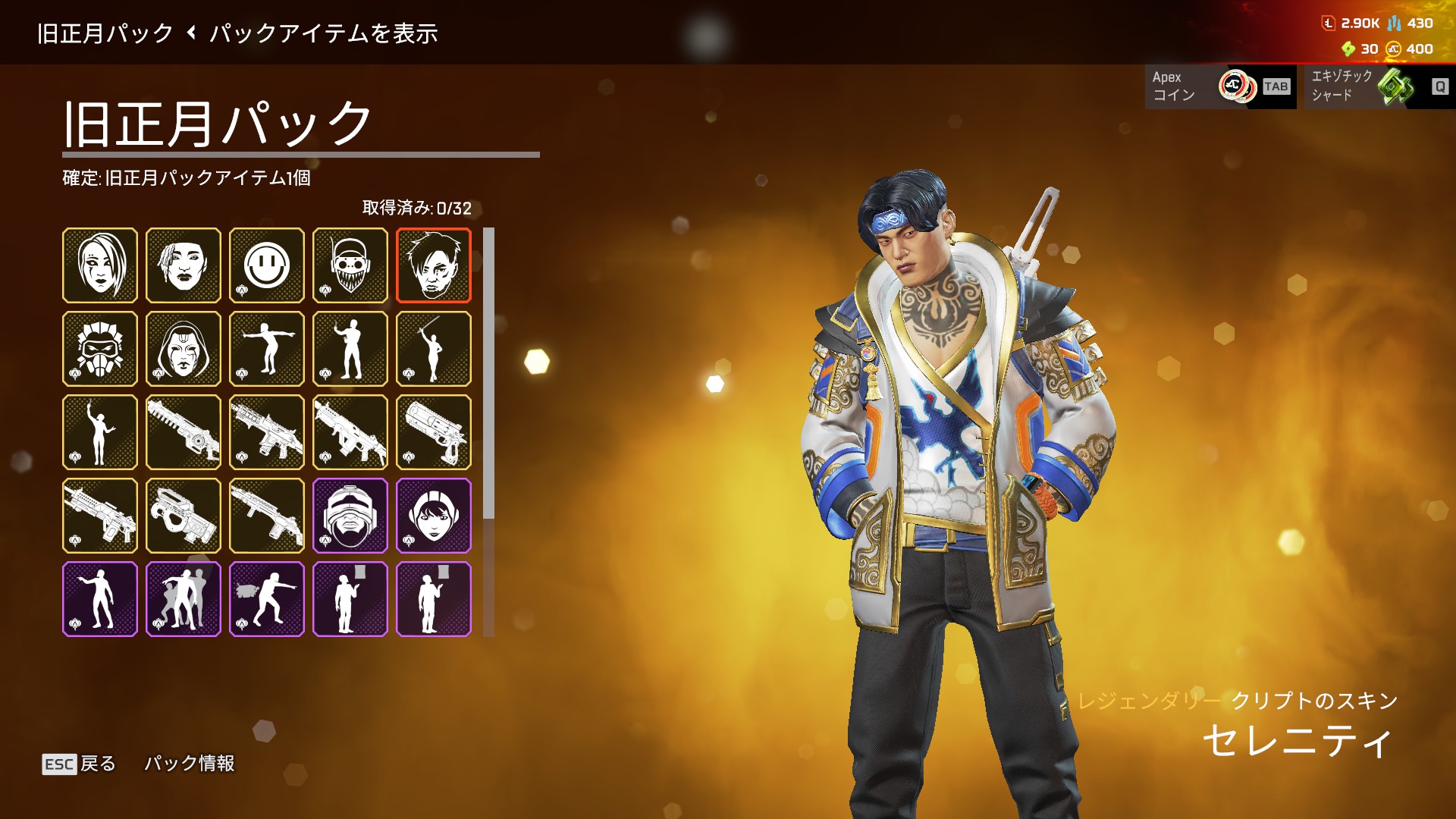Go back with the 戻る button
This screenshot has height=819, width=1456.
tap(79, 764)
